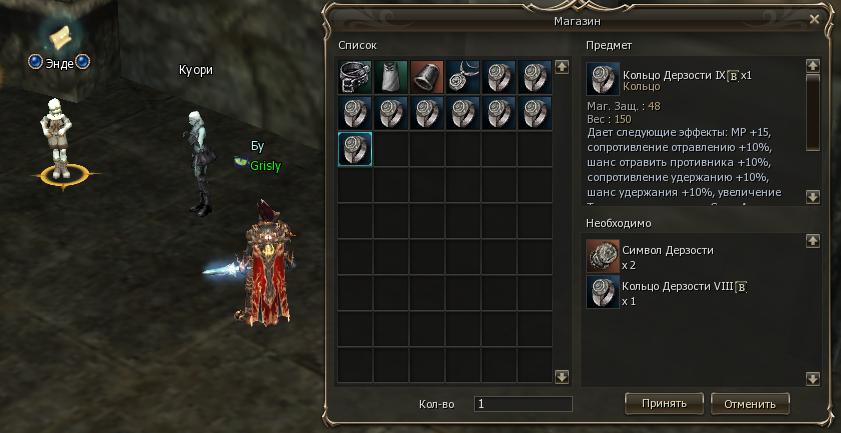Click the Кольцо Дерзости VIII required item icon

(x=602, y=293)
